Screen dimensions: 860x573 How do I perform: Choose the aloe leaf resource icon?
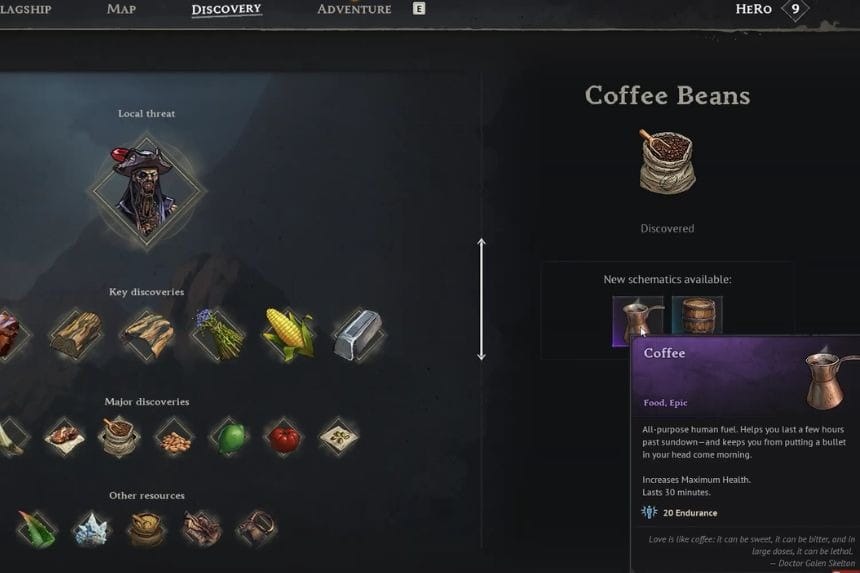[38, 528]
